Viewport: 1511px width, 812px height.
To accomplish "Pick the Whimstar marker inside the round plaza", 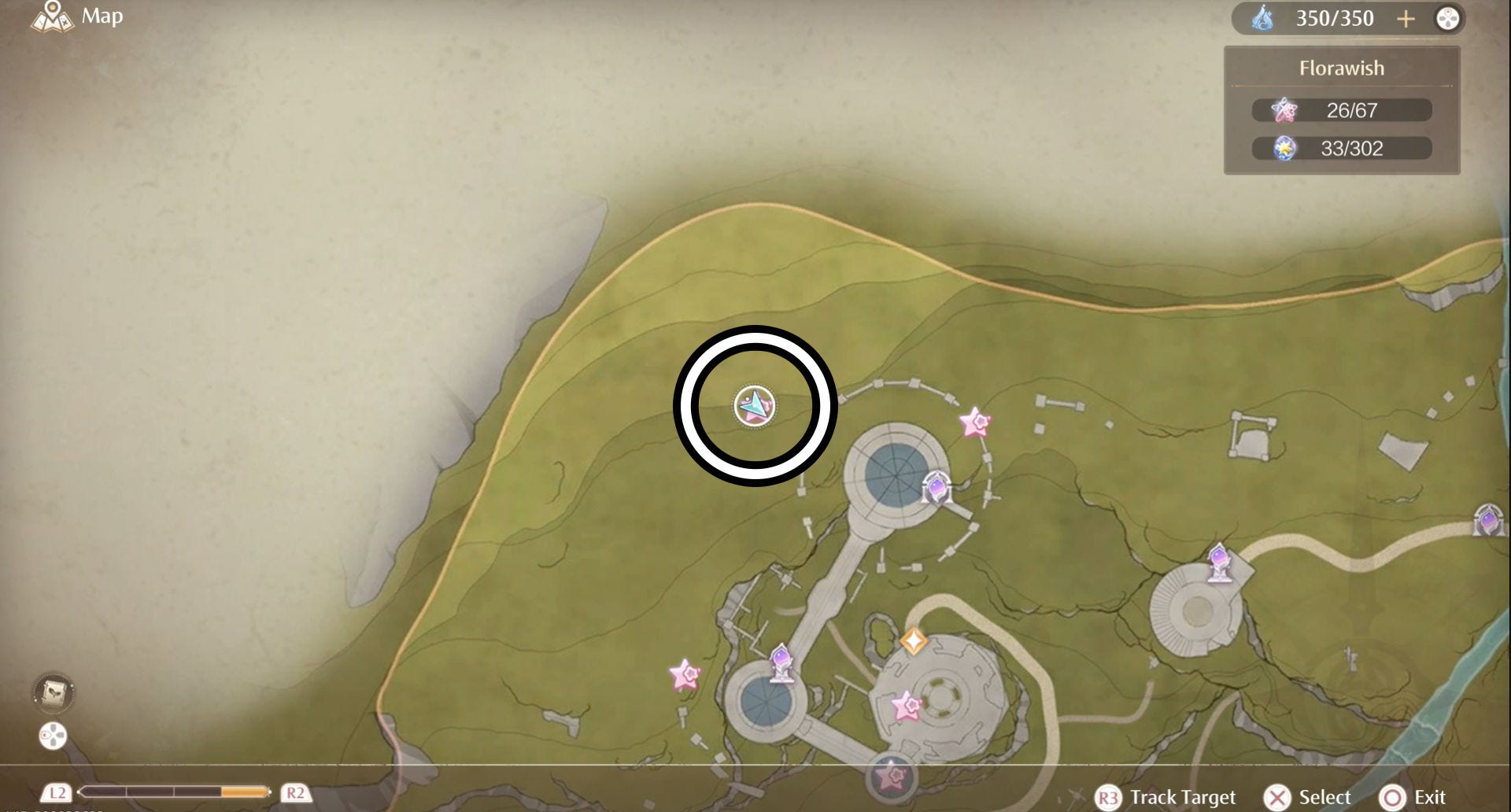I will [x=907, y=707].
